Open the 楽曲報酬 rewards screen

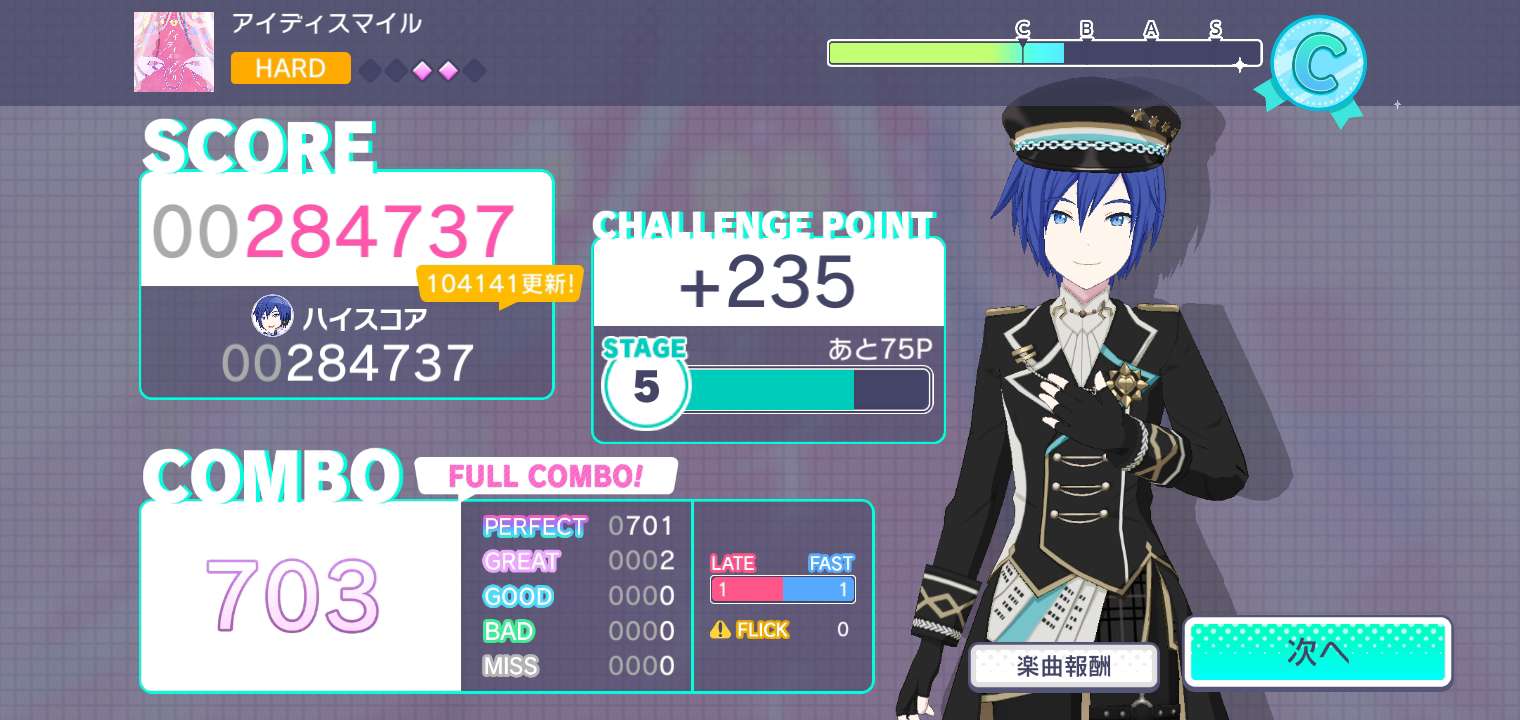1063,666
